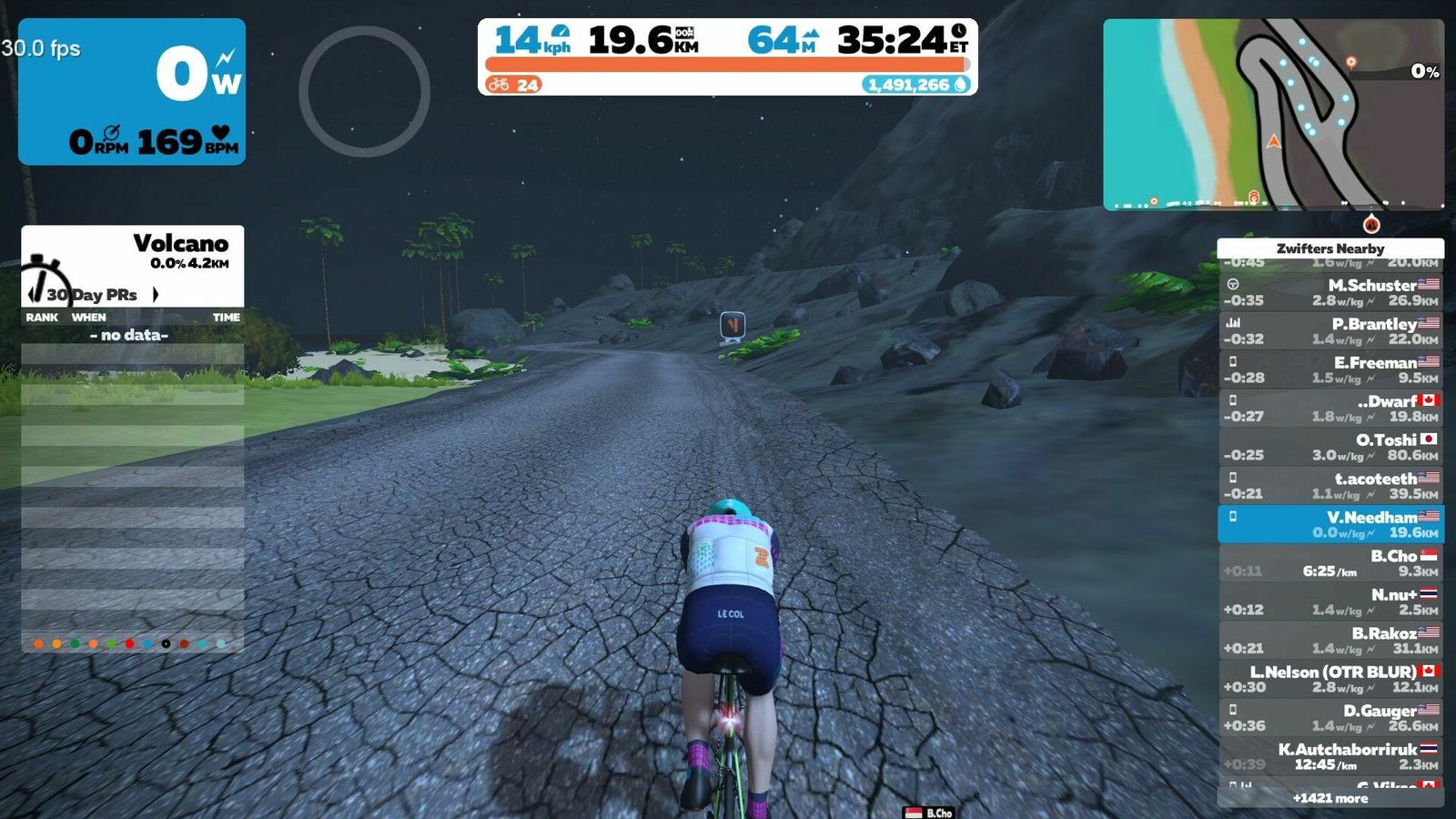Image resolution: width=1456 pixels, height=819 pixels.
Task: Pick O.Toshi in the rider list
Action: click(1330, 447)
